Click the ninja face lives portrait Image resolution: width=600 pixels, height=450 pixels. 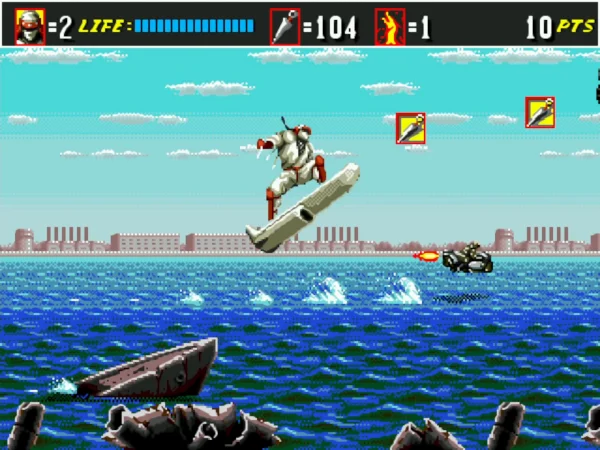30,26
